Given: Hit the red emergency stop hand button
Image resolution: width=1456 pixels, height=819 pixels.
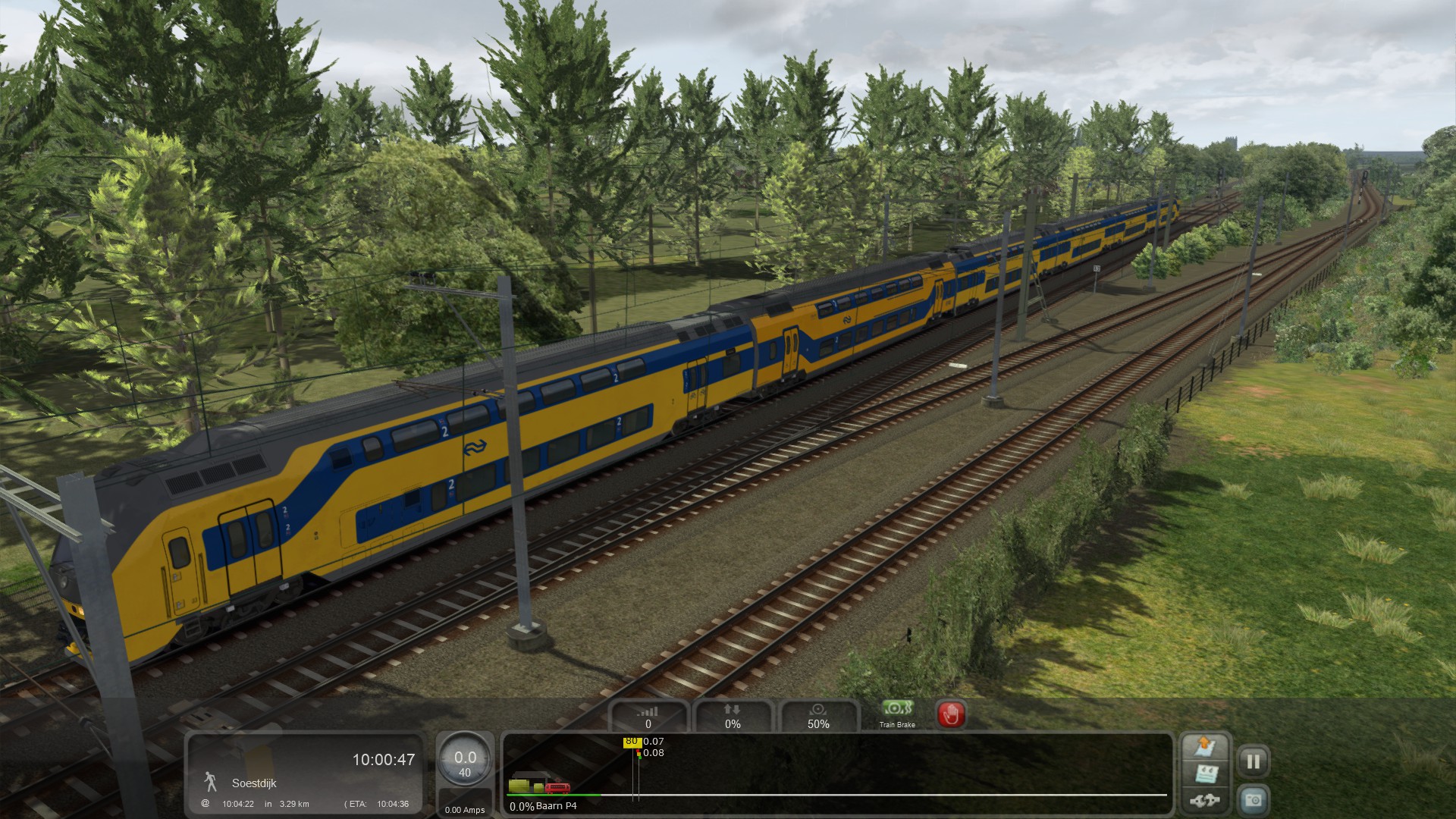Looking at the screenshot, I should (951, 714).
